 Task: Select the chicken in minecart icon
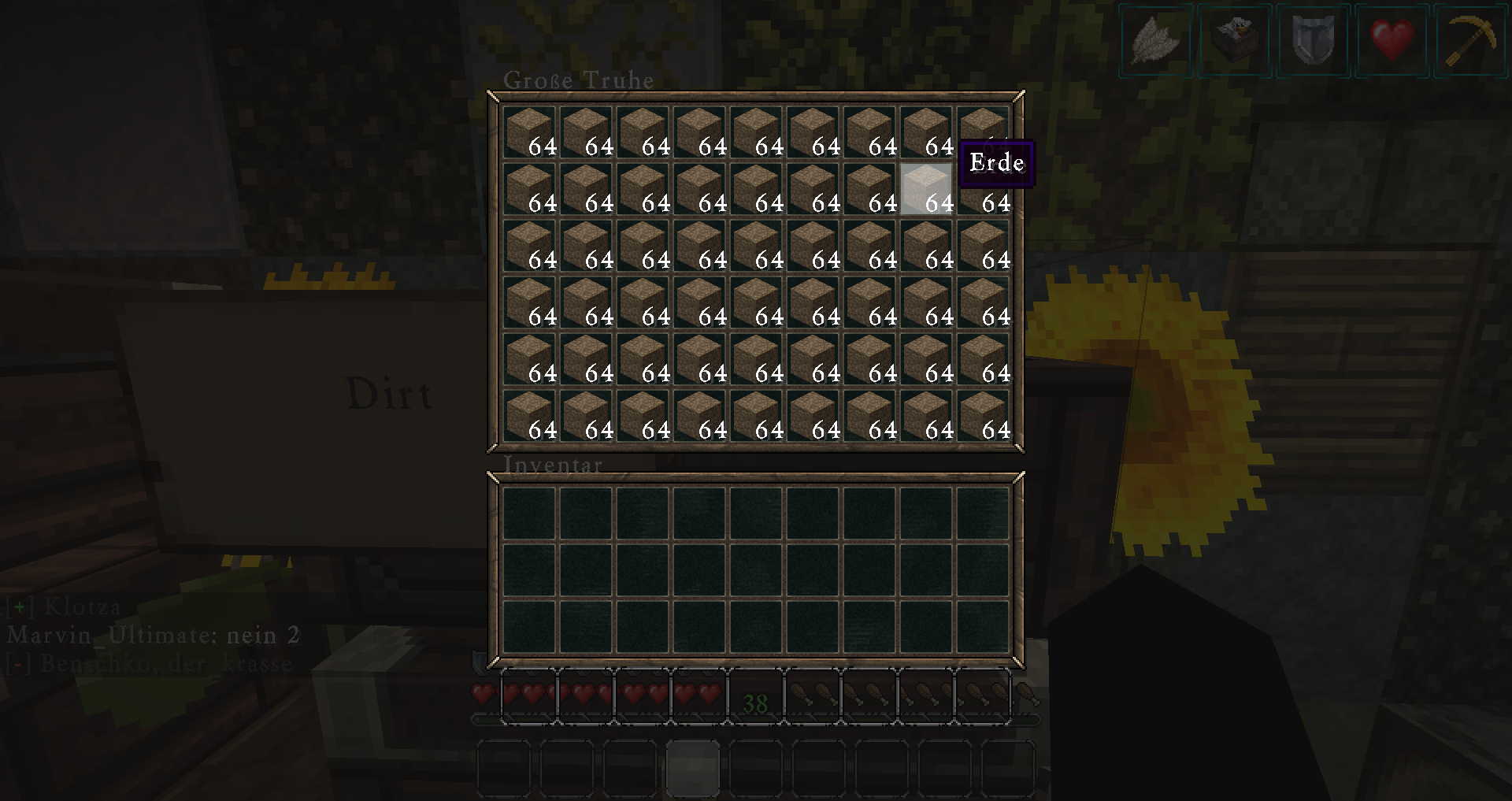coord(1234,39)
